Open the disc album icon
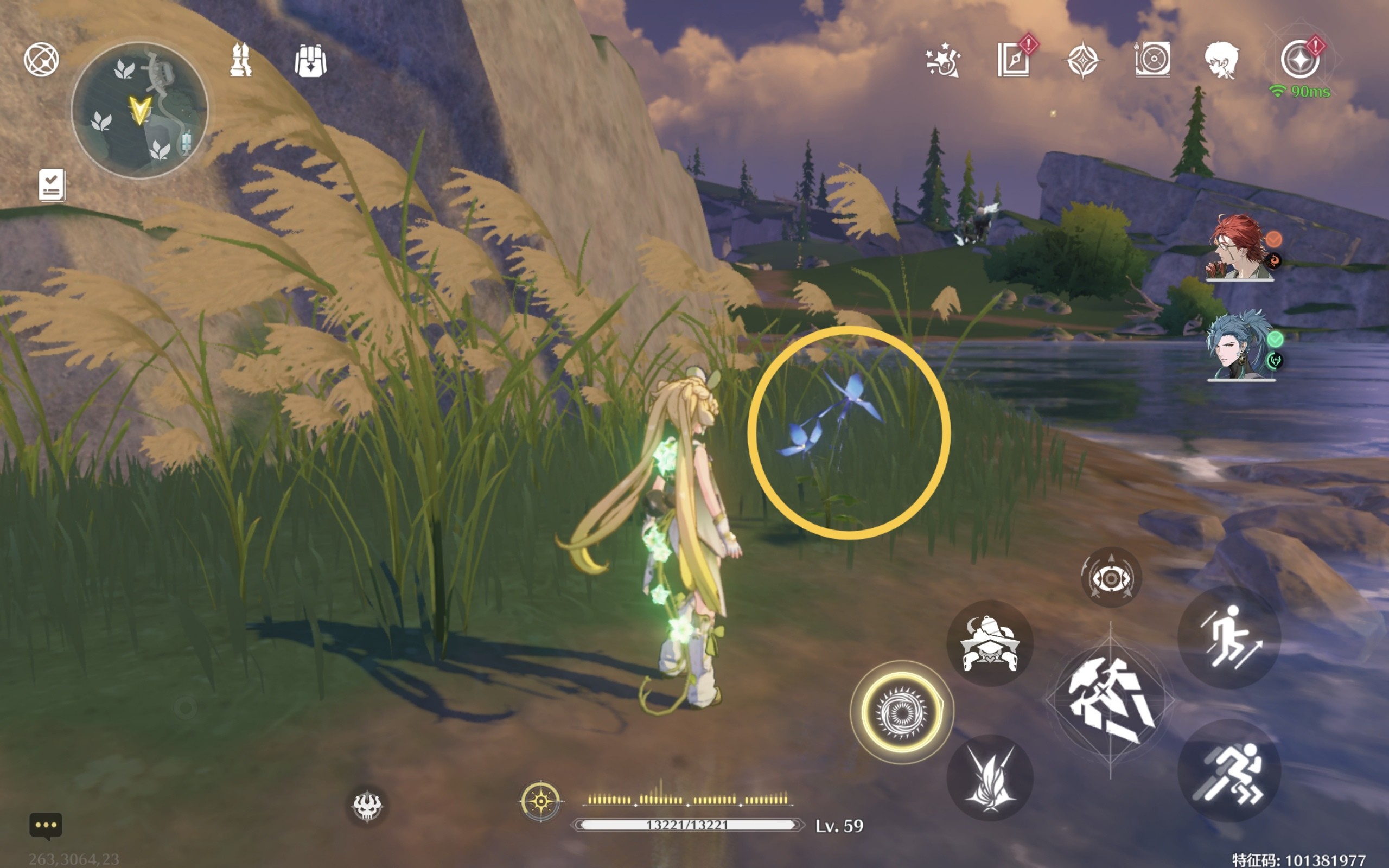This screenshot has width=1389, height=868. [x=1152, y=60]
